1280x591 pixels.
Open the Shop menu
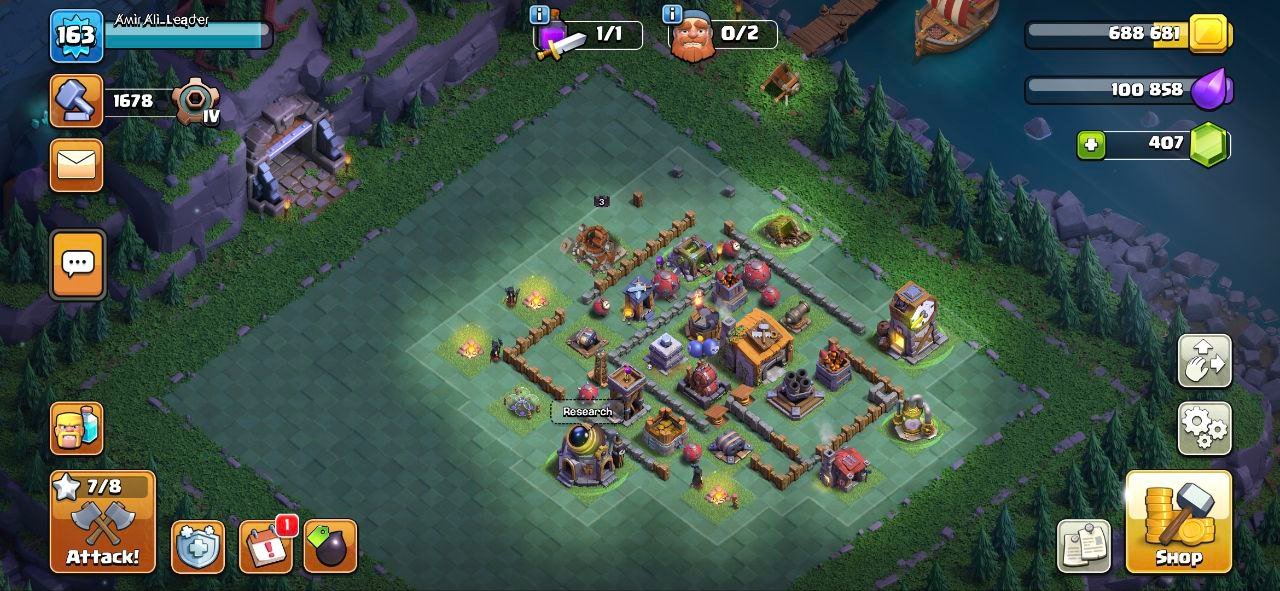pos(1178,522)
